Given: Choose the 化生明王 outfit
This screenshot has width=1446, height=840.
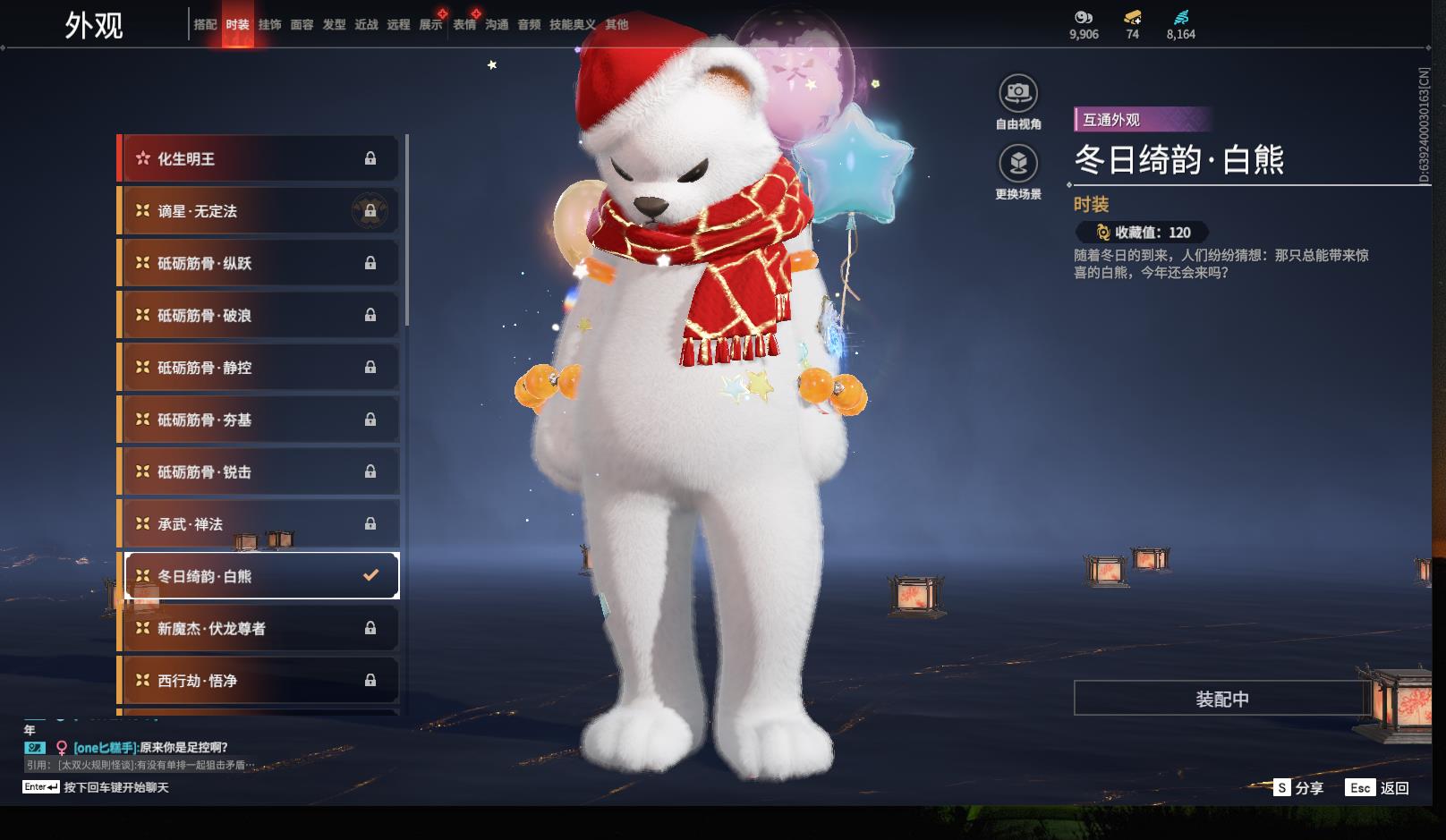Looking at the screenshot, I should tap(258, 159).
